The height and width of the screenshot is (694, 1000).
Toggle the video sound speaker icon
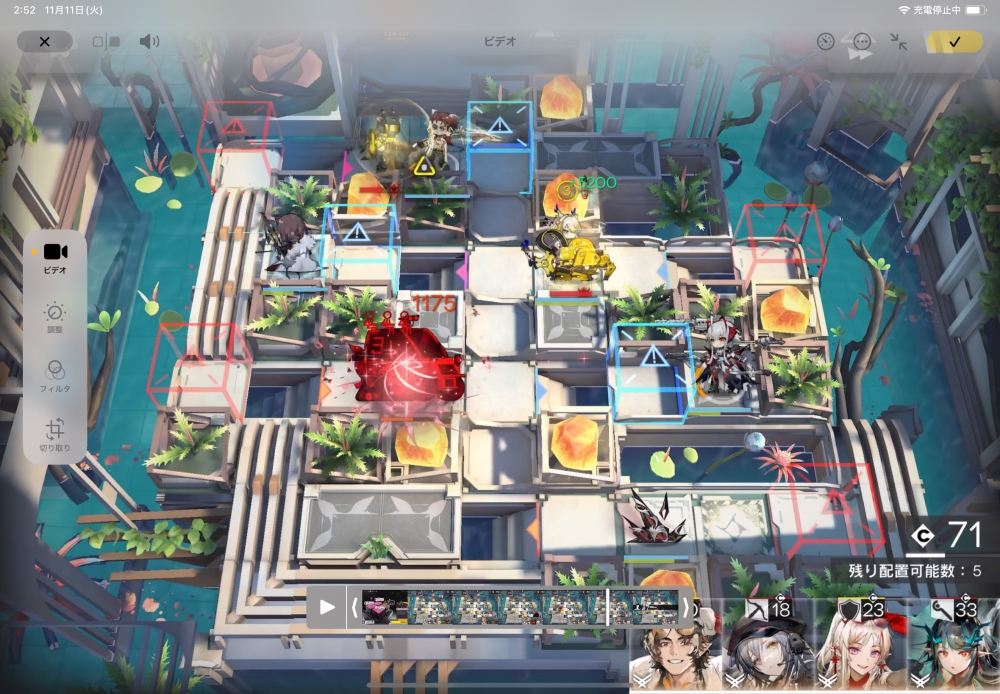pyautogui.click(x=149, y=41)
